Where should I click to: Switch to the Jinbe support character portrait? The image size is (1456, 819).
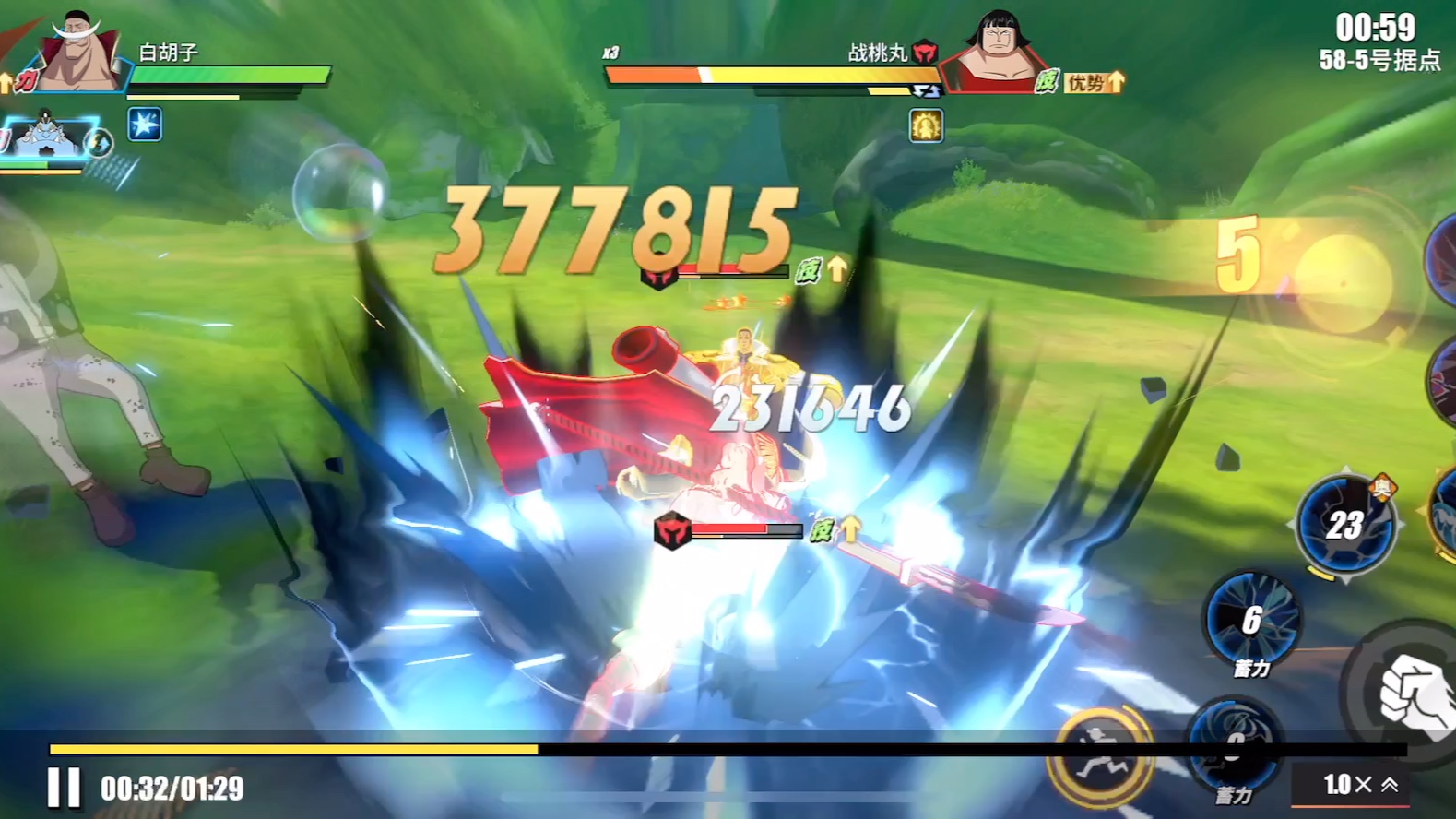pos(46,138)
